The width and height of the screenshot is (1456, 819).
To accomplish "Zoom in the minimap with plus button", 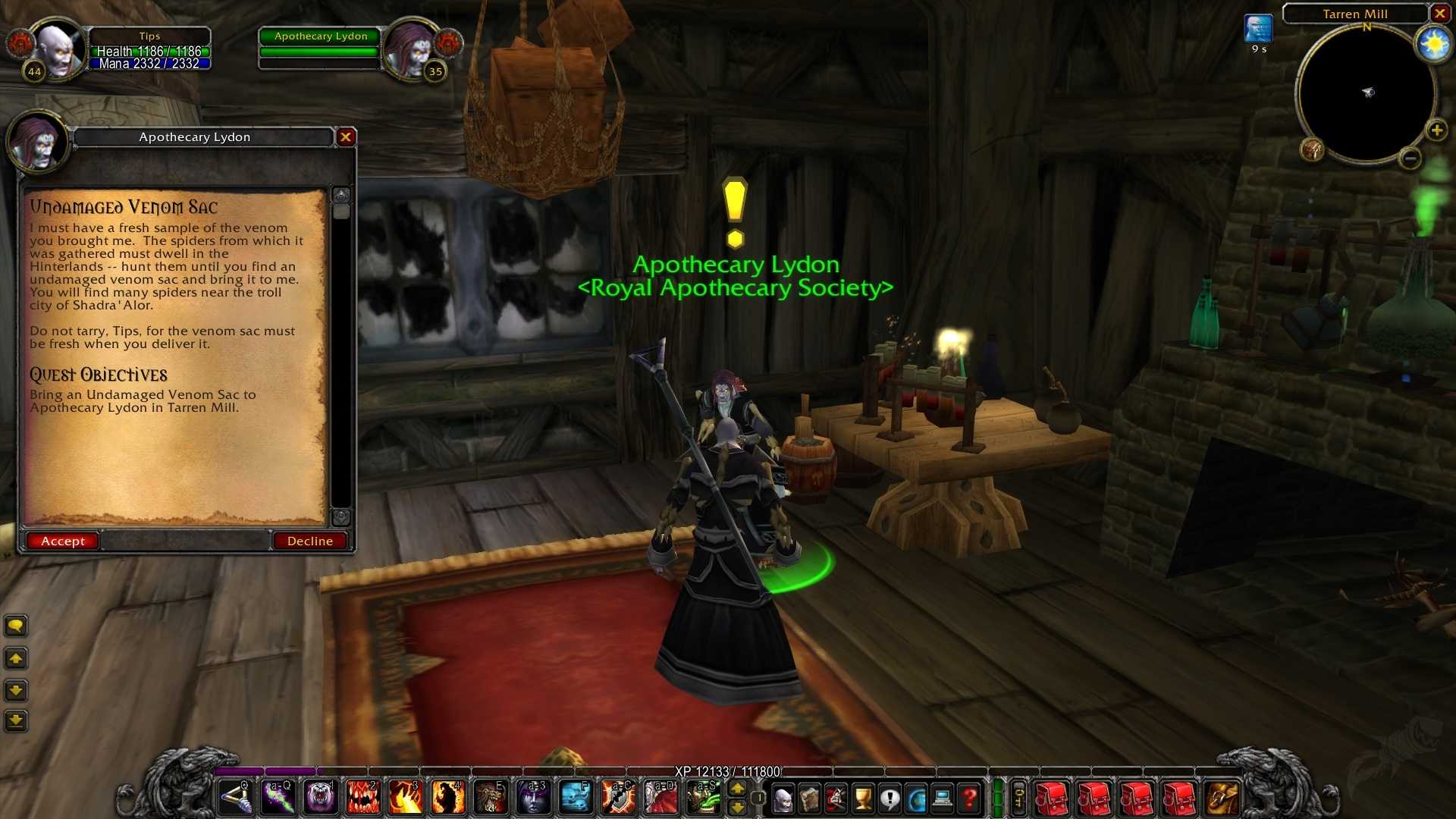I will coord(1436,130).
